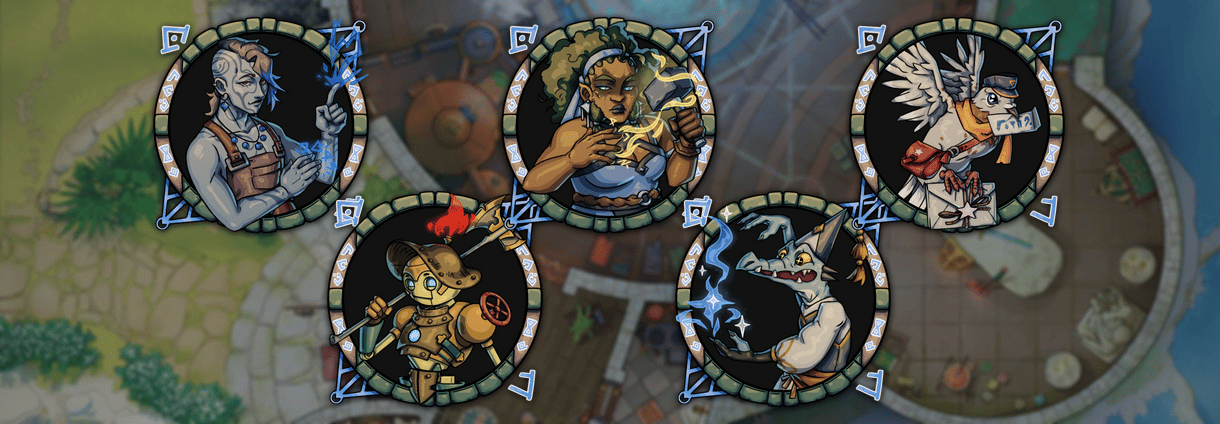Choose the gray kobold sorcerer portrait
Viewport: 1220px width, 424px height.
click(x=783, y=299)
